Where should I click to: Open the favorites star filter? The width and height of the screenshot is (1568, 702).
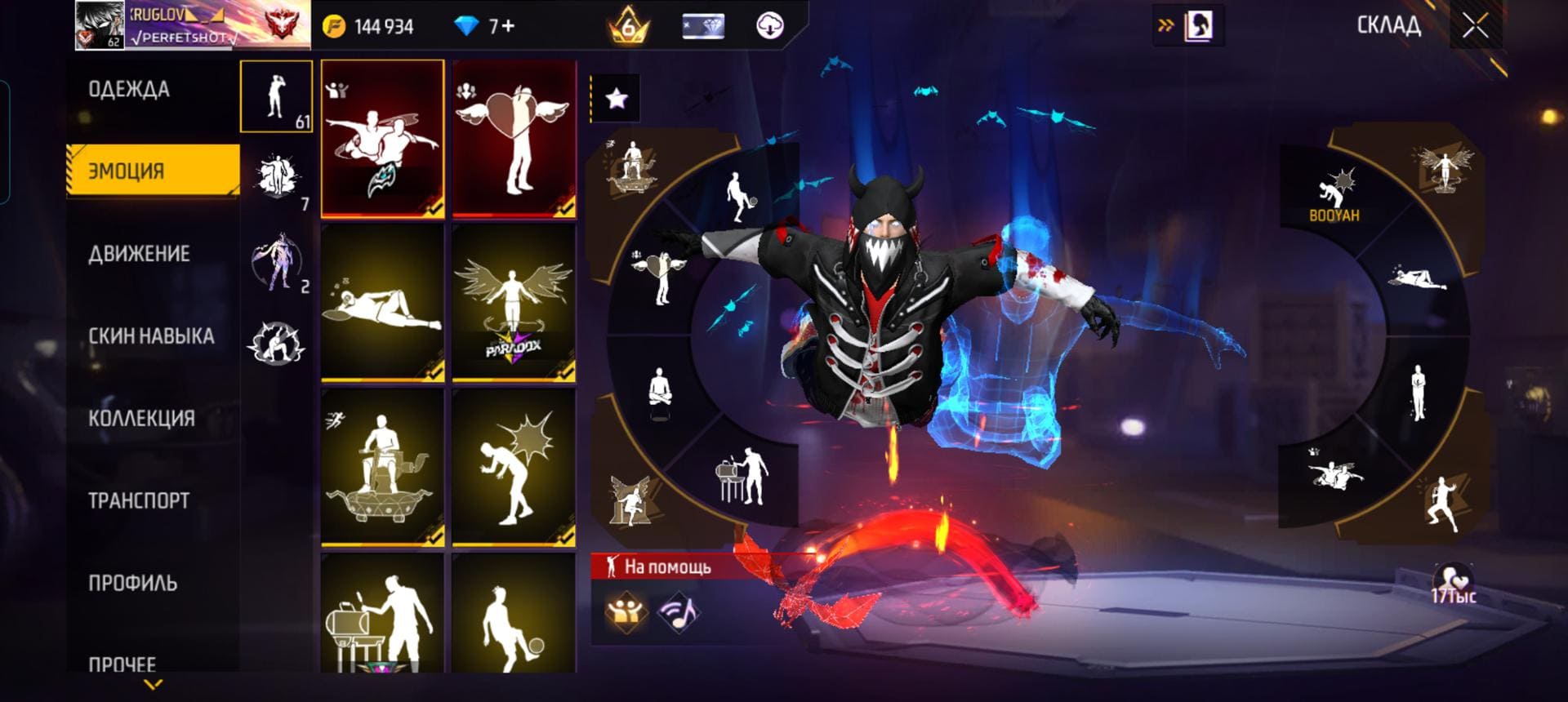[616, 99]
